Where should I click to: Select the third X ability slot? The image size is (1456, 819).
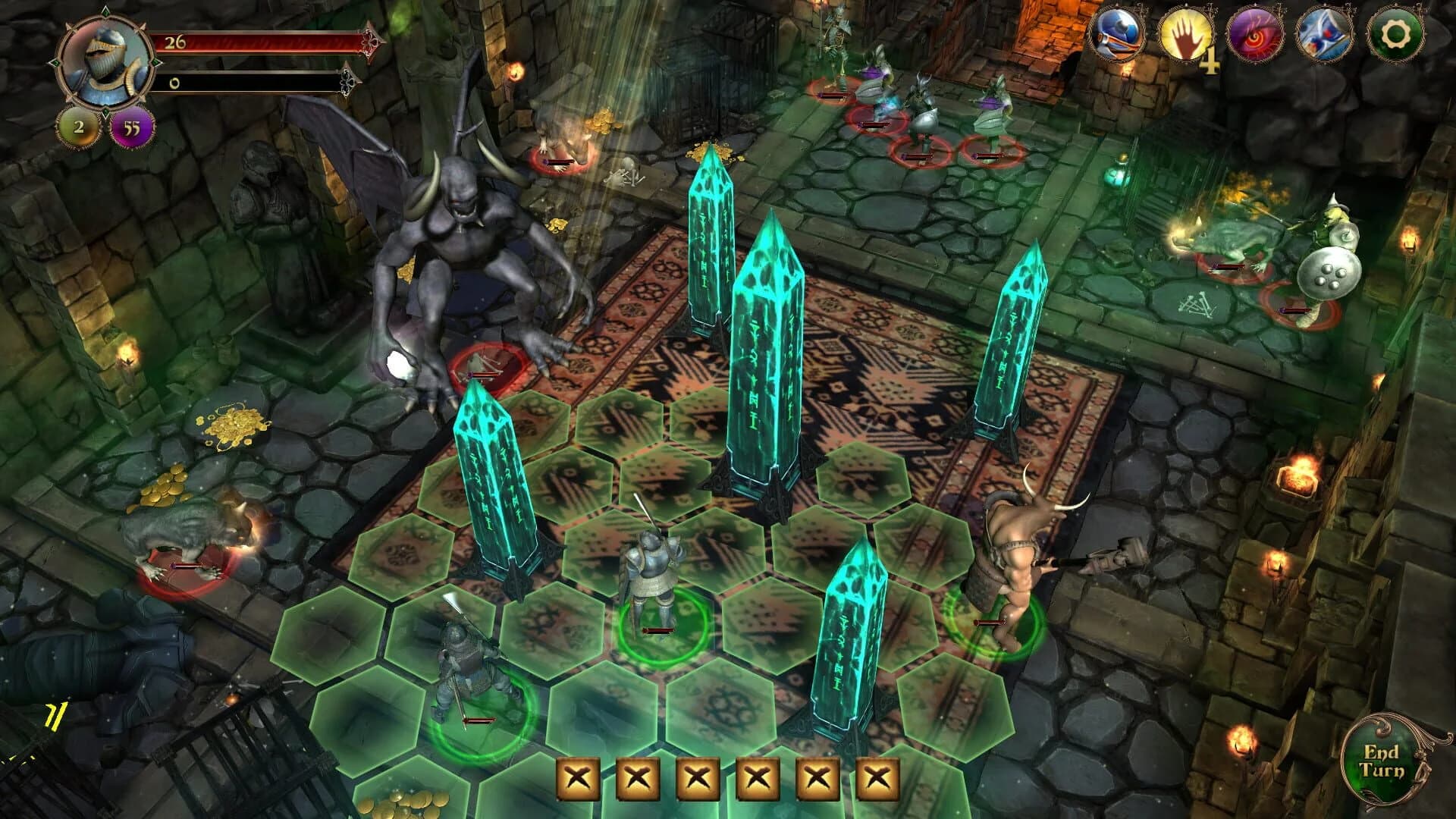[x=697, y=777]
